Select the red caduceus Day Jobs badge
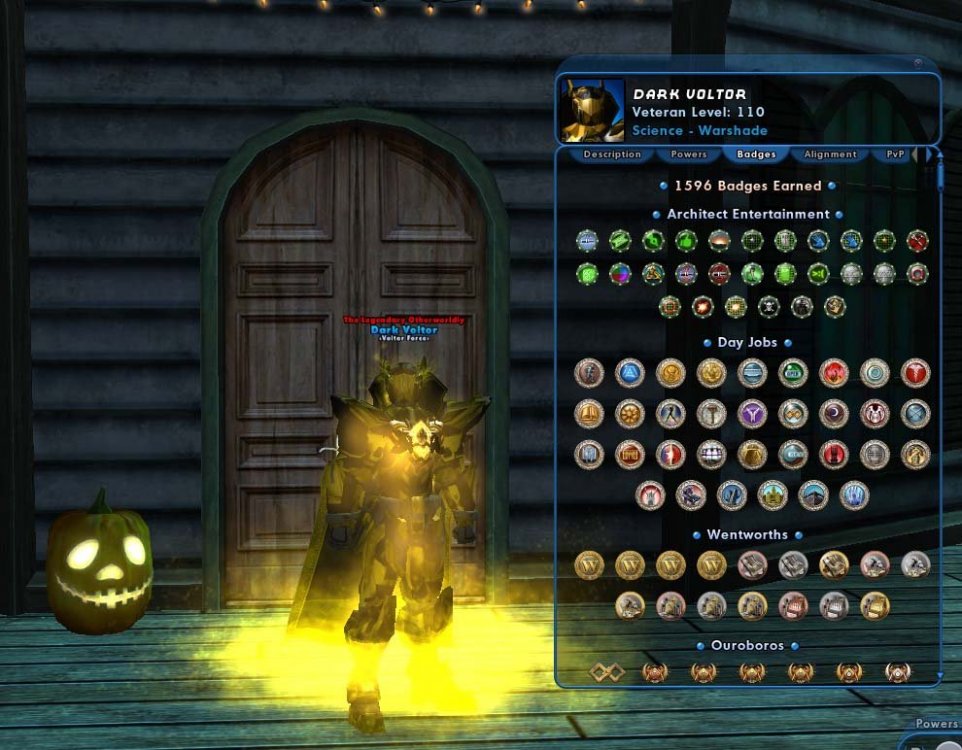Image resolution: width=962 pixels, height=750 pixels. [x=915, y=373]
